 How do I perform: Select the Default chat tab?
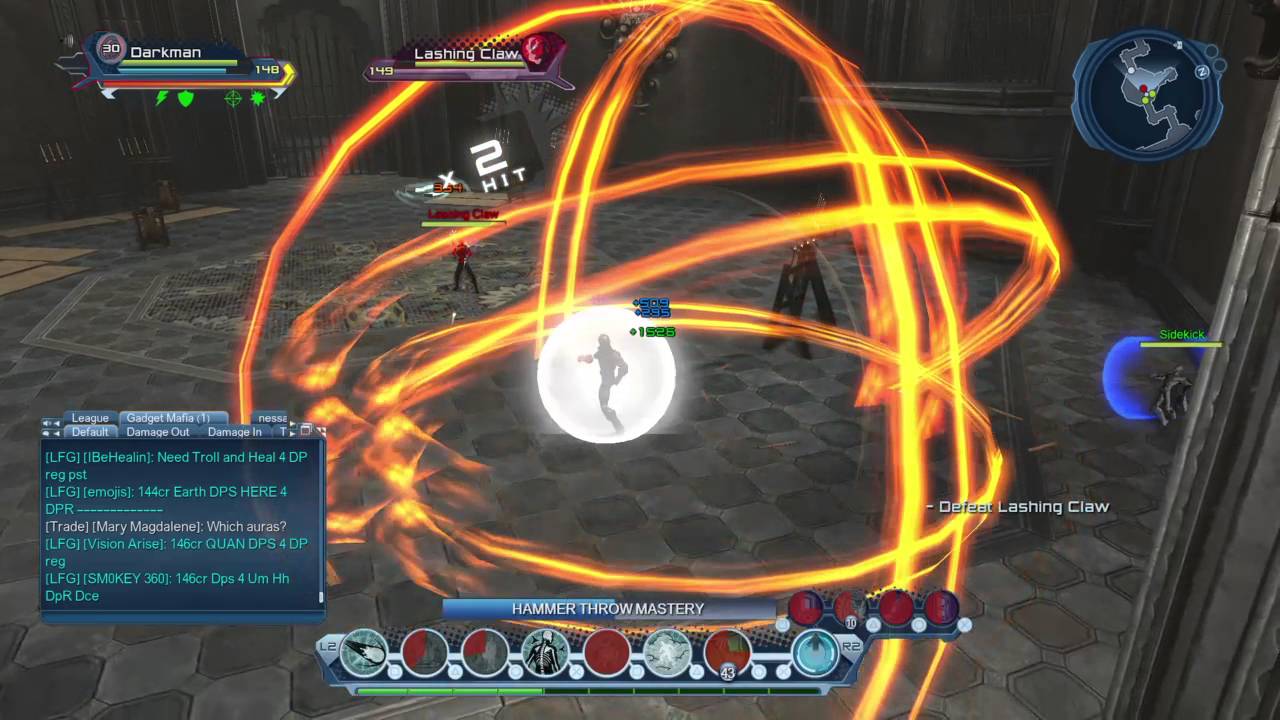[x=90, y=432]
